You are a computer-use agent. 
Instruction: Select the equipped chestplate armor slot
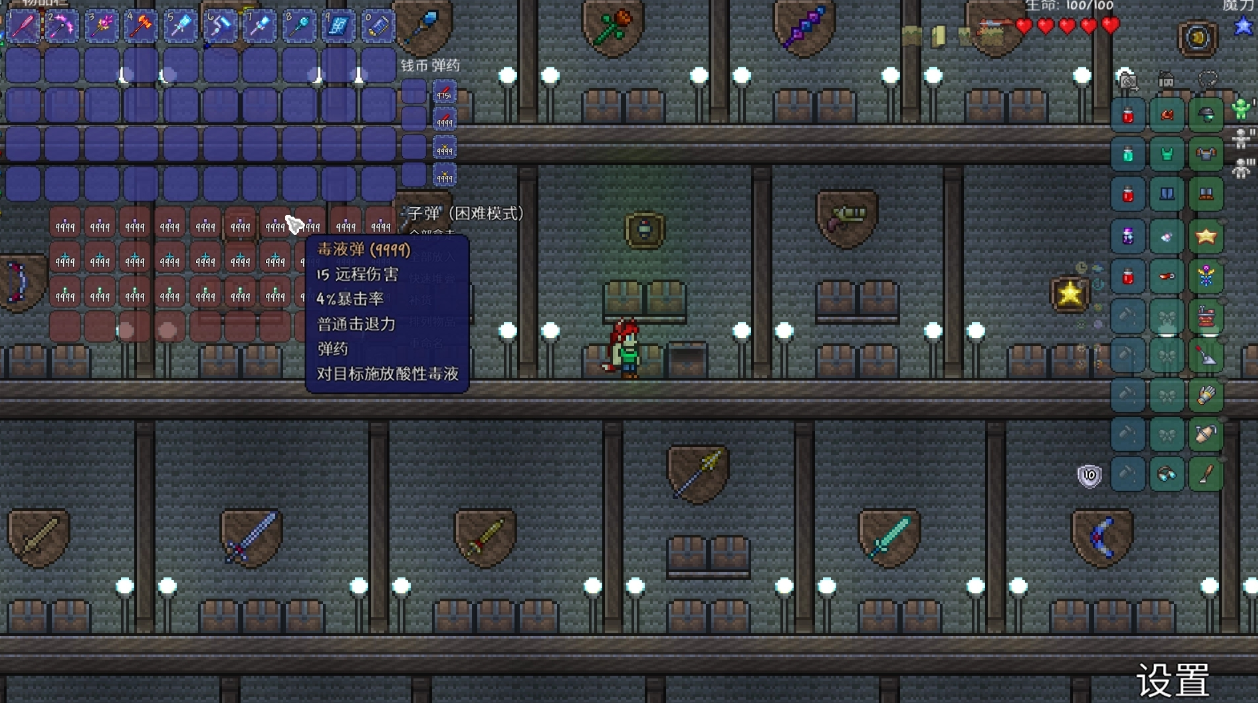click(x=1207, y=154)
